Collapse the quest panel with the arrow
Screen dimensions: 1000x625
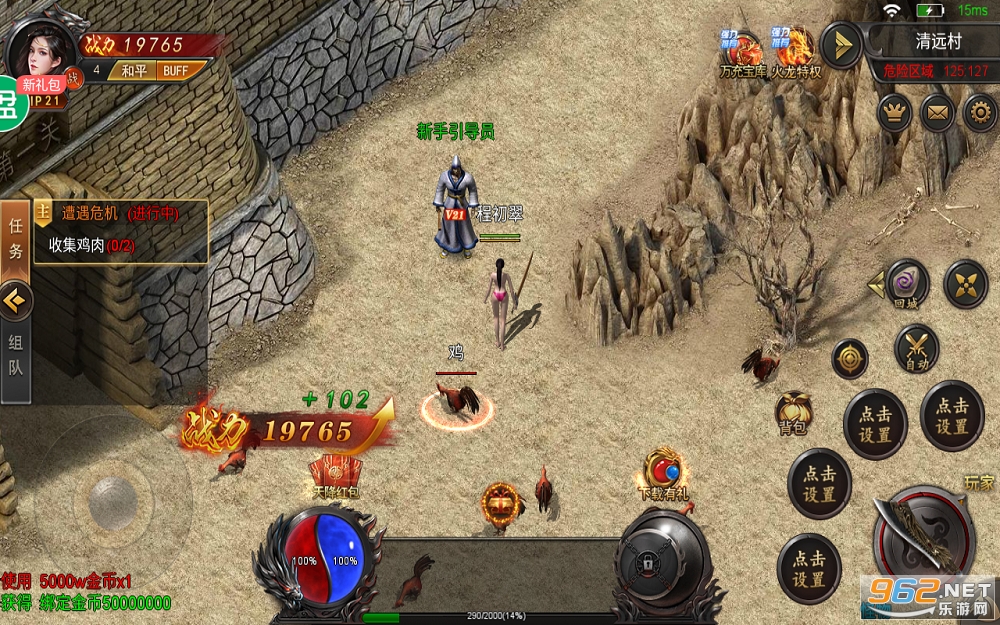(x=16, y=298)
